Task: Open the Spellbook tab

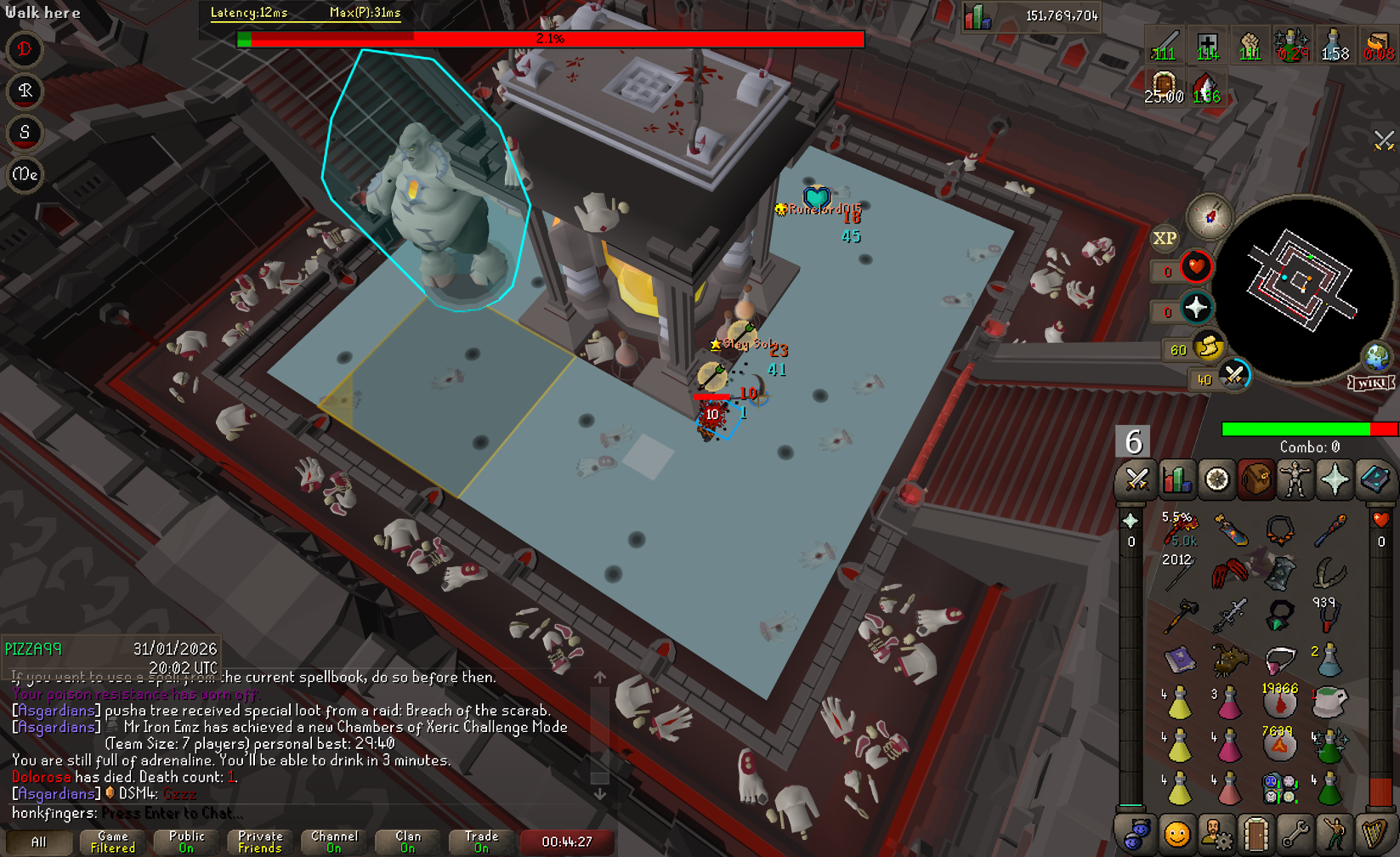Action: click(1374, 480)
